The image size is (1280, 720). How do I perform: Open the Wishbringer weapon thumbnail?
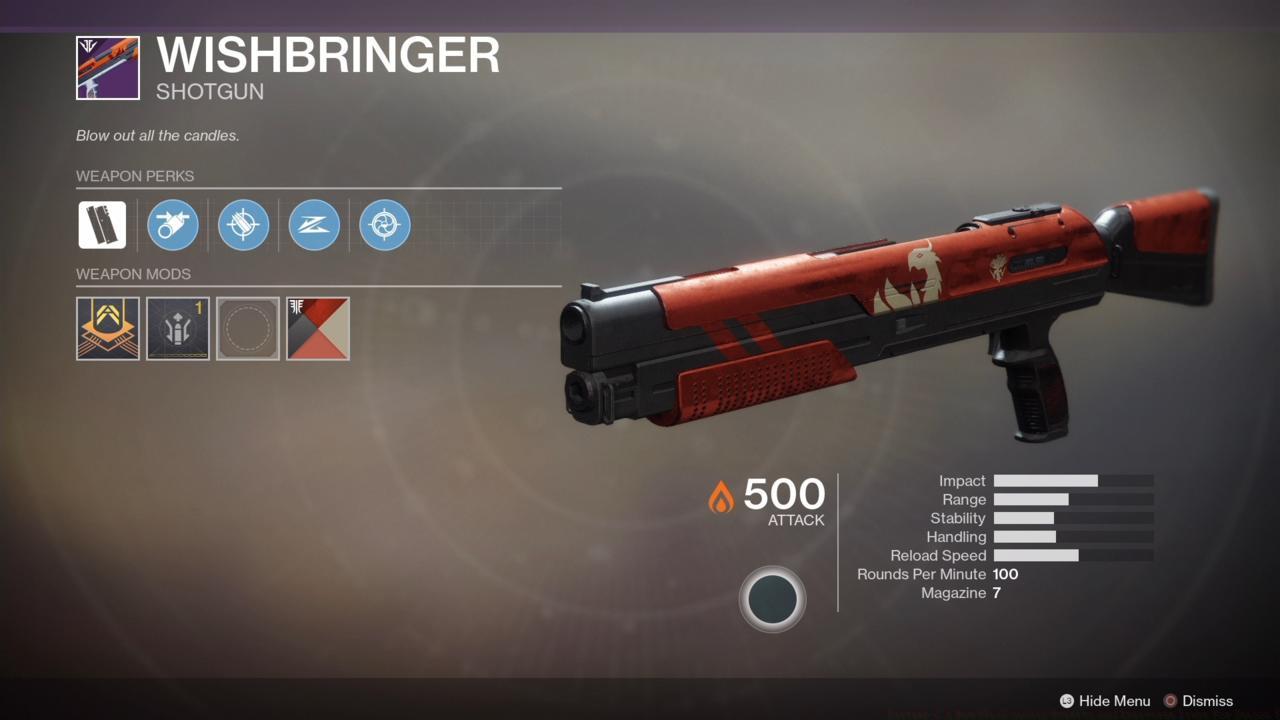(x=107, y=67)
